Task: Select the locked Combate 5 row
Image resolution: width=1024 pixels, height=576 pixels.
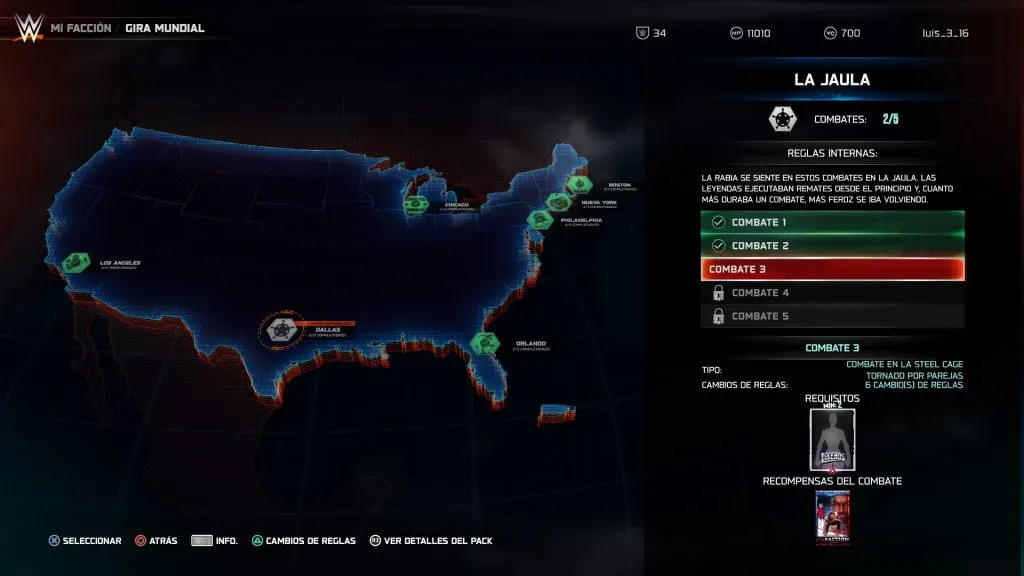Action: (x=833, y=316)
